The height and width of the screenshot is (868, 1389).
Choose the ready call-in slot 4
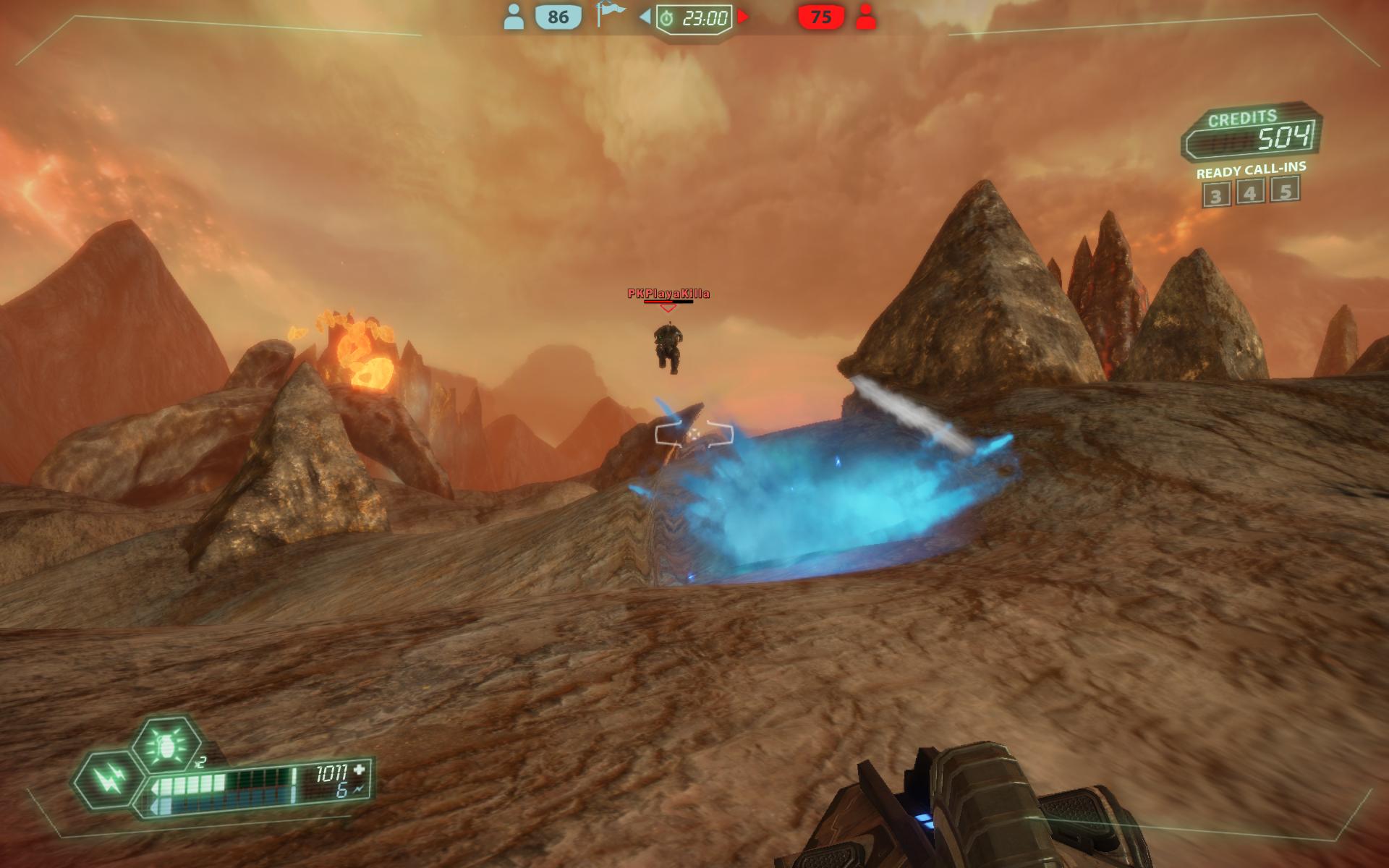click(1251, 192)
